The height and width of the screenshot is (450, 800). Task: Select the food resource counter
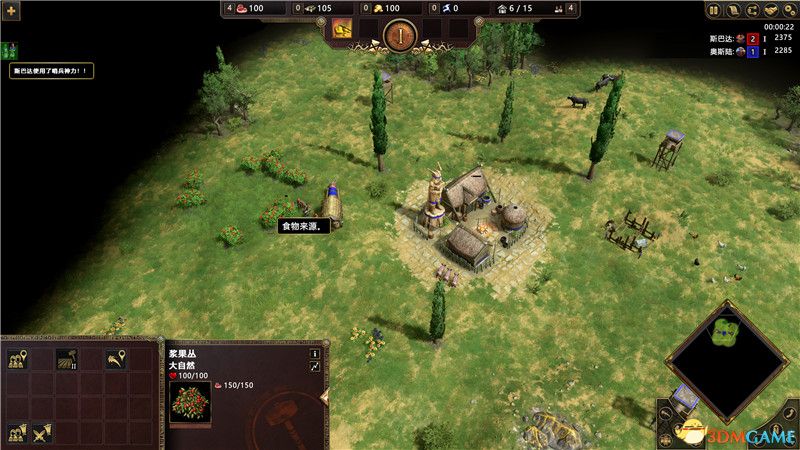[243, 9]
